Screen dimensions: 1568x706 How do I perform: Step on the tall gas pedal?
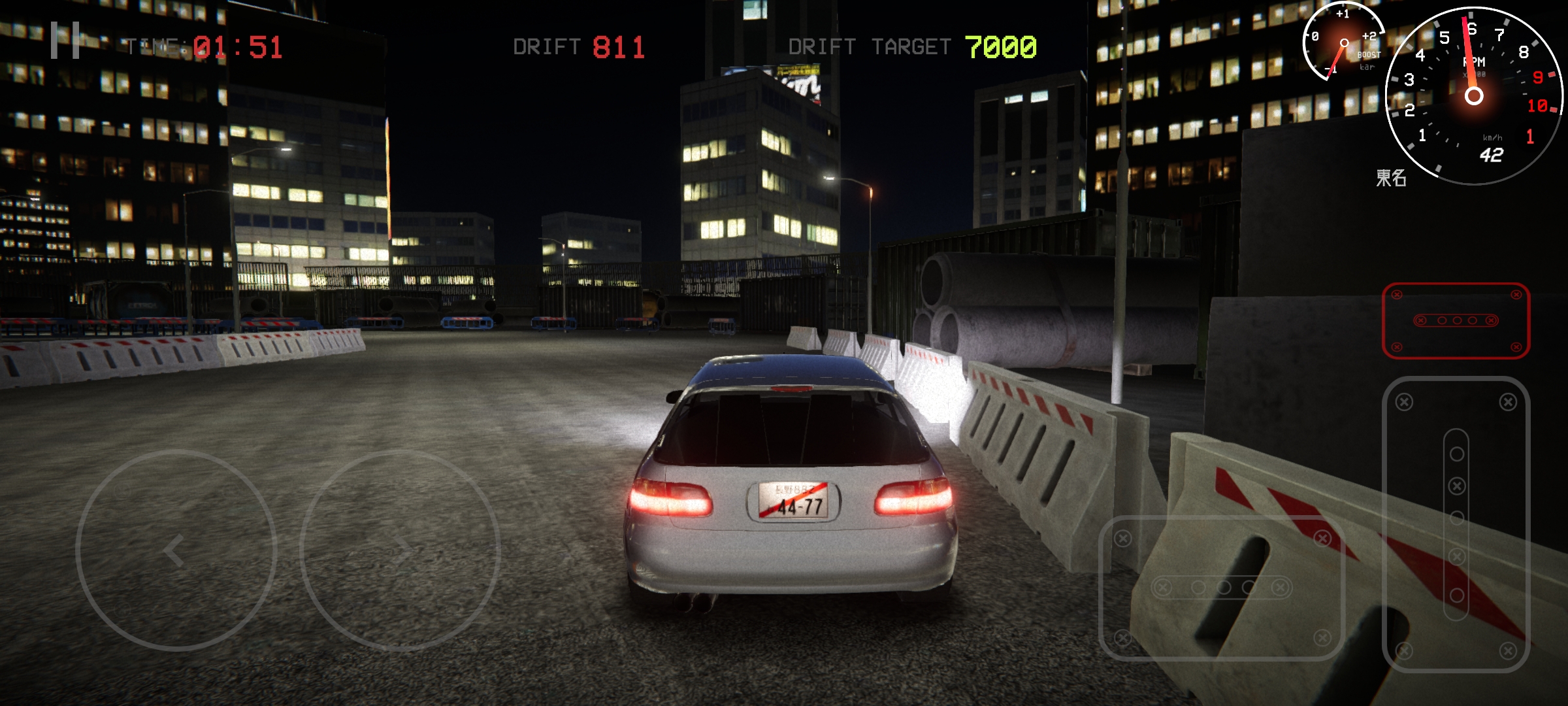1456,524
